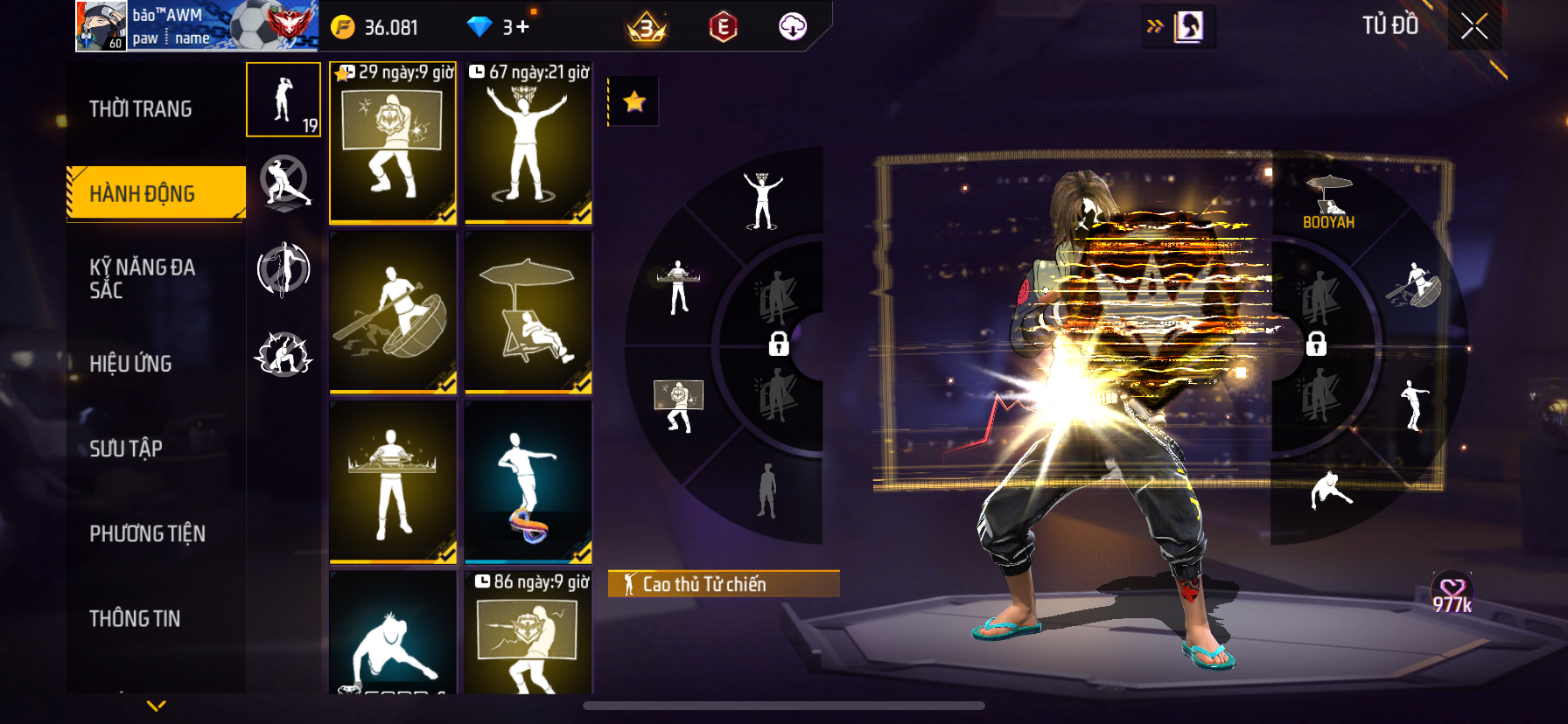Click the Cao thủ Tử chiến label
Viewport: 1568px width, 724px height.
[x=723, y=584]
